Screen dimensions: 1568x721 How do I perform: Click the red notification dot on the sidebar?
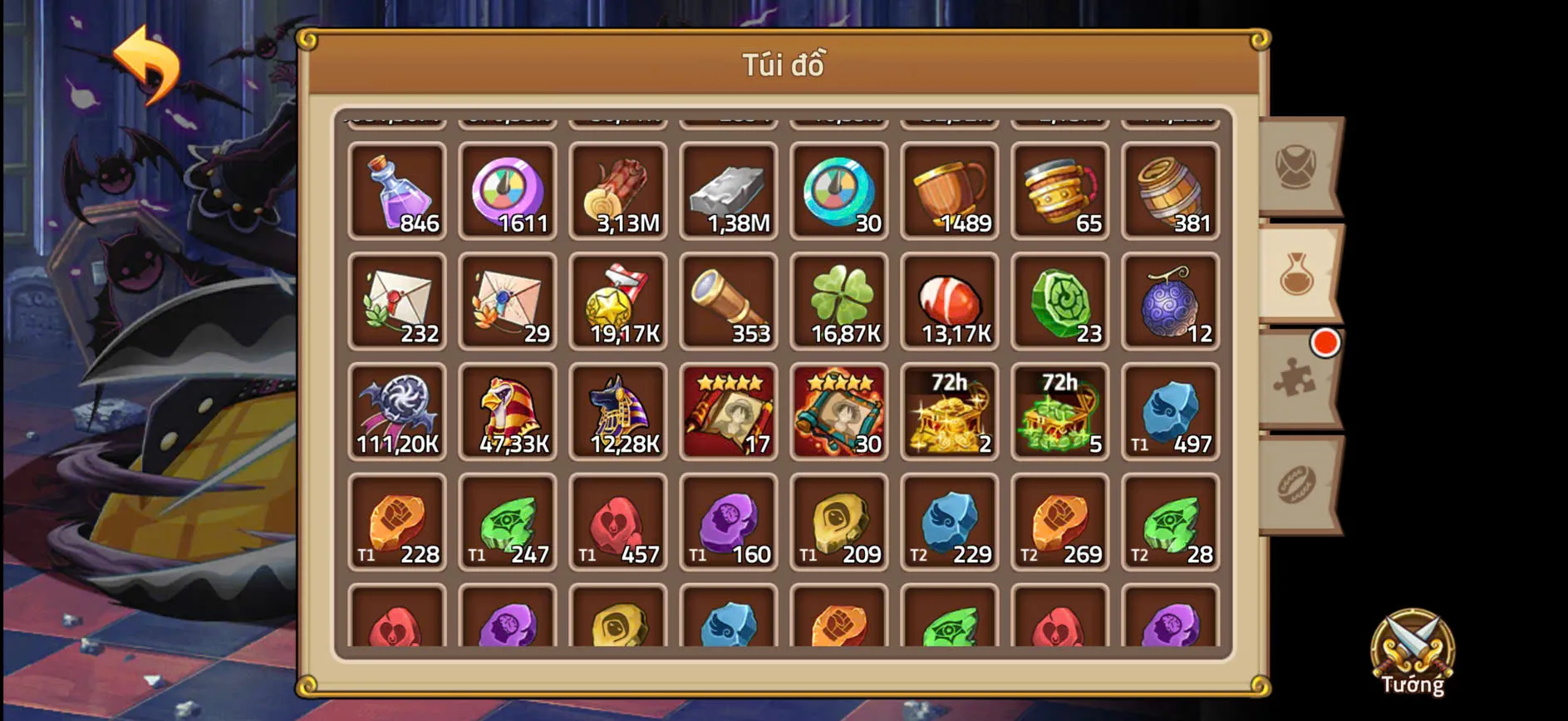click(1324, 341)
